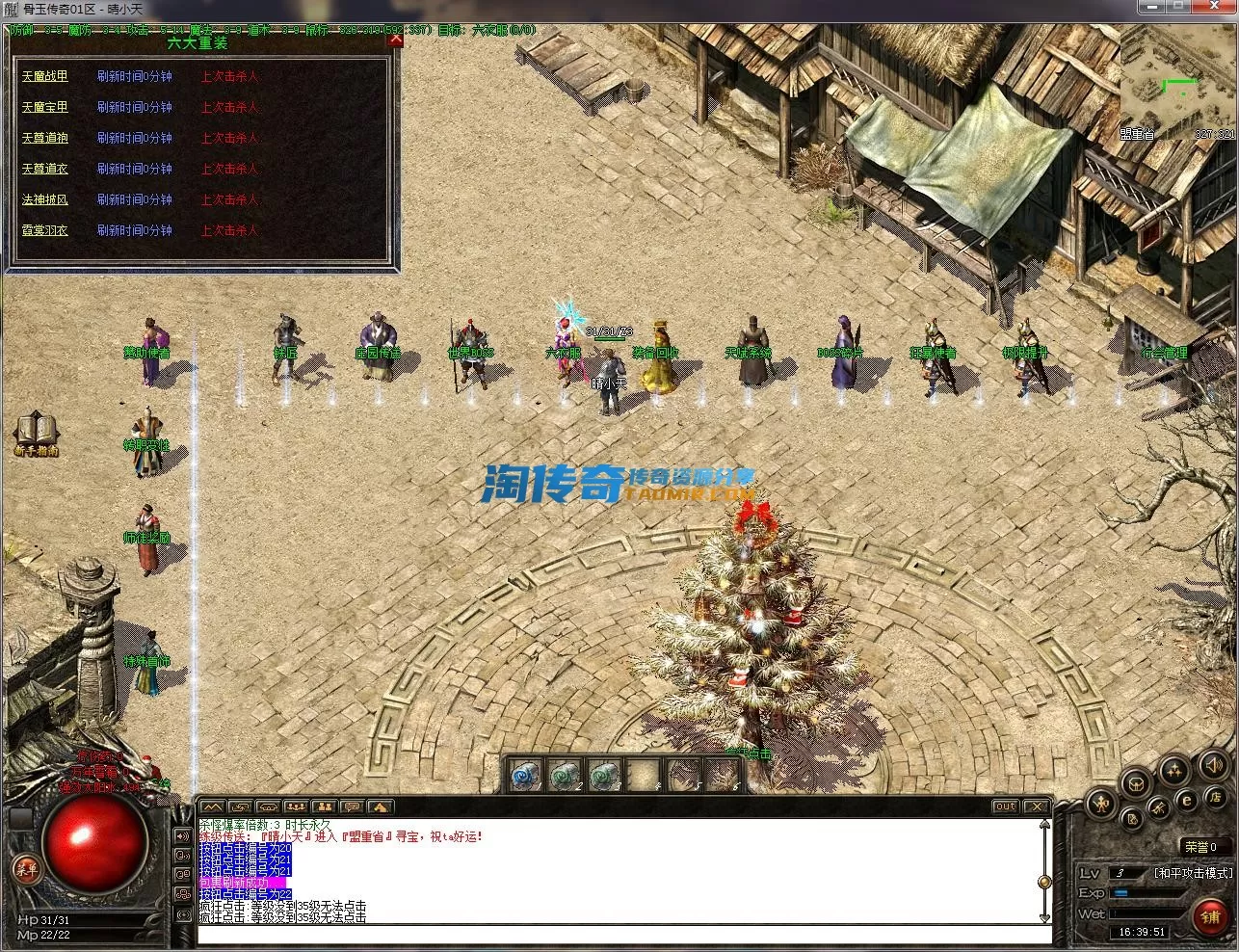This screenshot has height=952, width=1239.
Task: Close the 六大重装 panel
Action: coord(394,40)
